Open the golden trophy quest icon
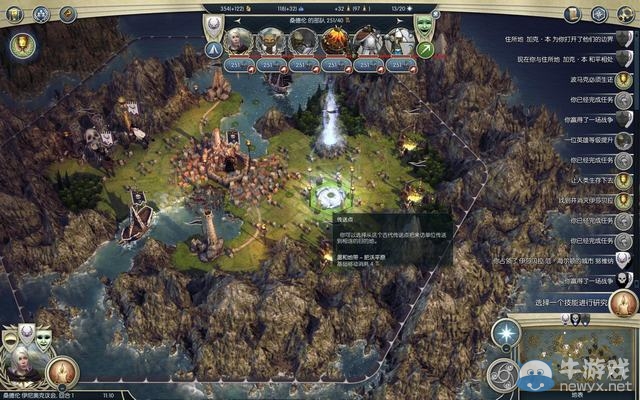The height and width of the screenshot is (400, 640). pyautogui.click(x=20, y=44)
